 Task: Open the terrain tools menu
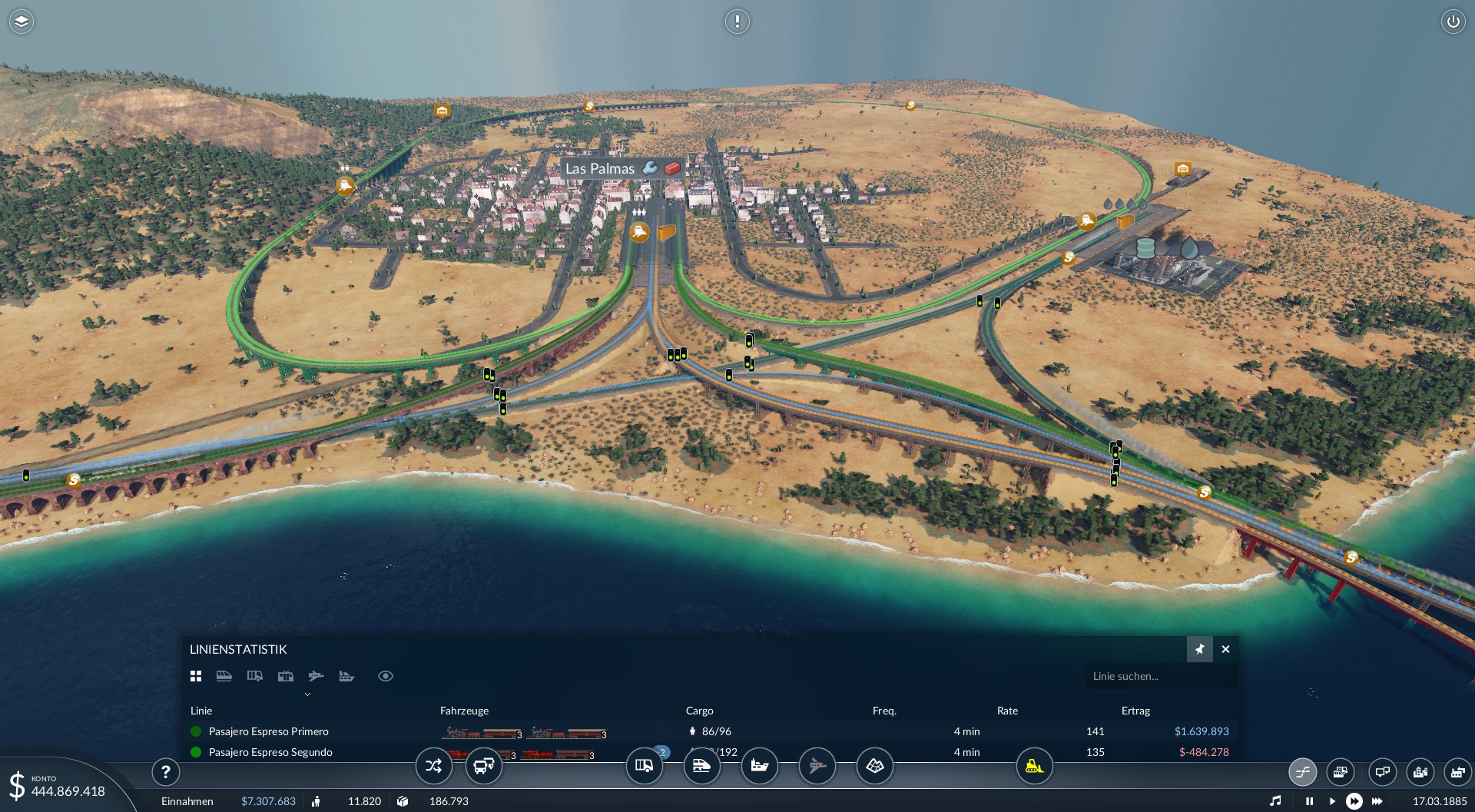pos(874,766)
